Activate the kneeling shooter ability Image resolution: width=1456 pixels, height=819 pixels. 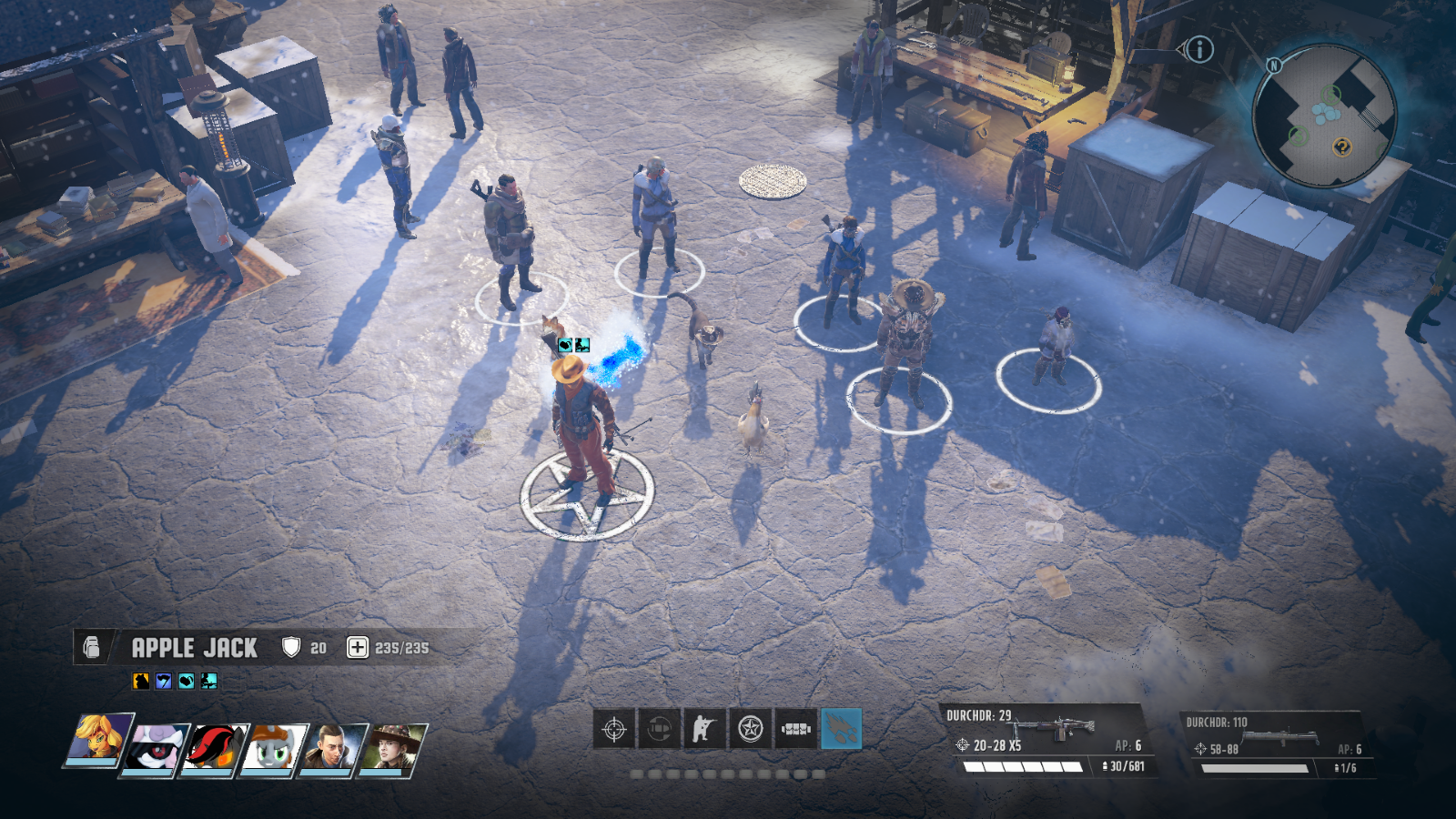pos(704,729)
